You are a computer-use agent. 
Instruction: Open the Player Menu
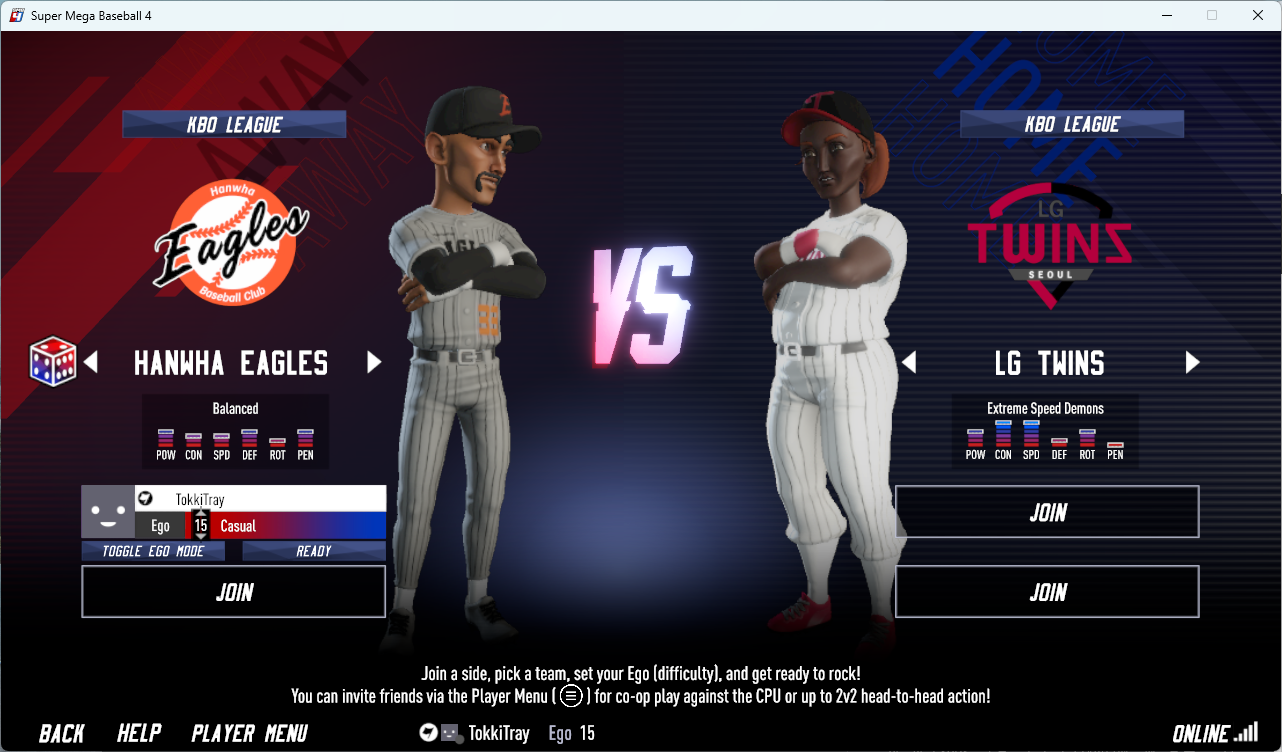click(249, 733)
